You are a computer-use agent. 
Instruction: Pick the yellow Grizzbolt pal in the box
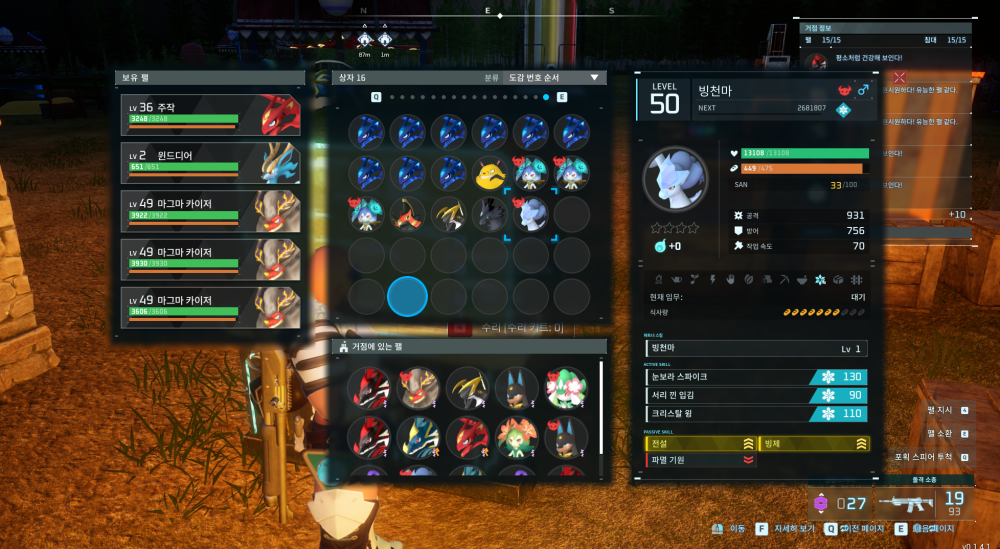[489, 172]
